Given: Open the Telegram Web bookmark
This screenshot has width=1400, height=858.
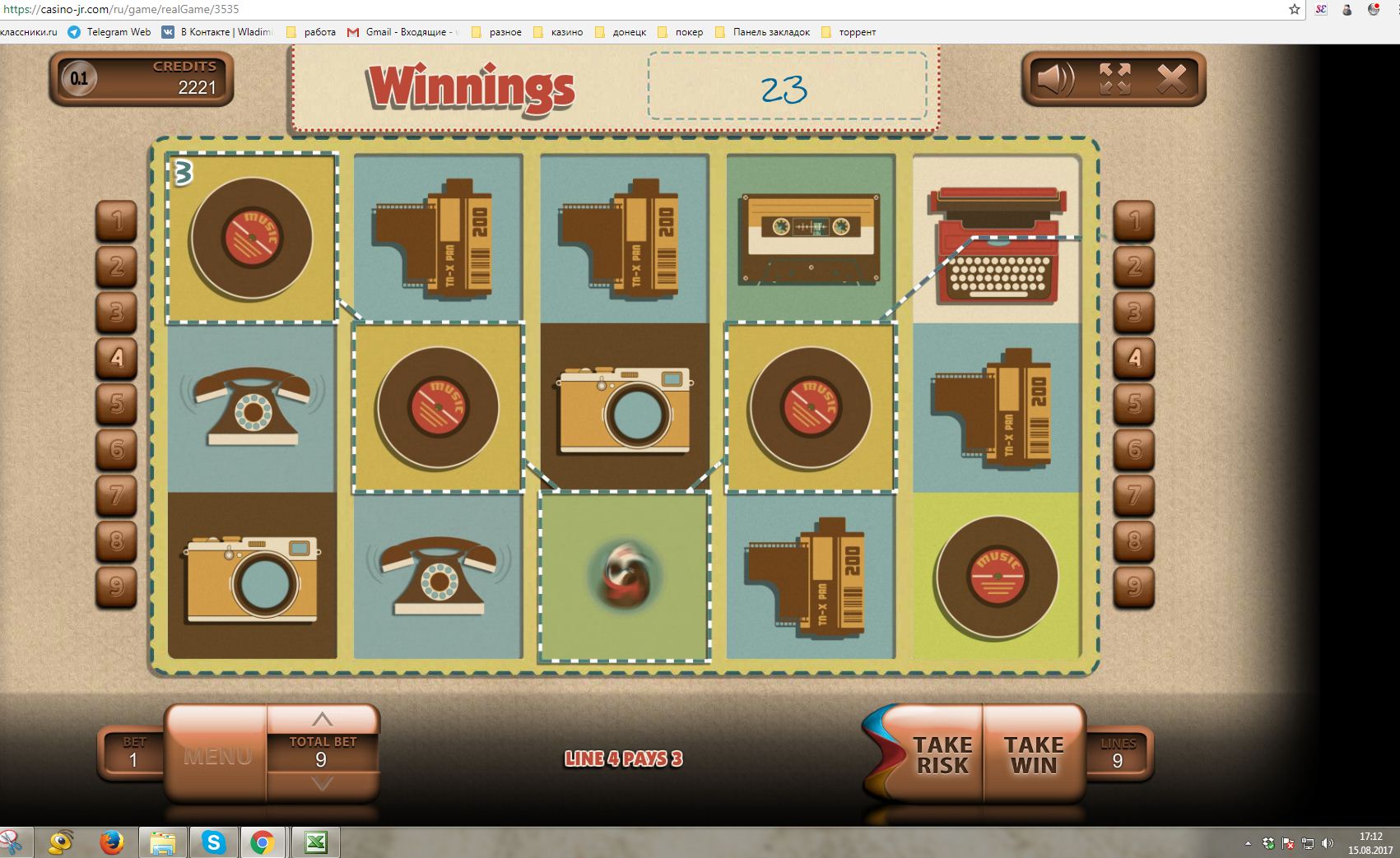Looking at the screenshot, I should click(x=110, y=32).
